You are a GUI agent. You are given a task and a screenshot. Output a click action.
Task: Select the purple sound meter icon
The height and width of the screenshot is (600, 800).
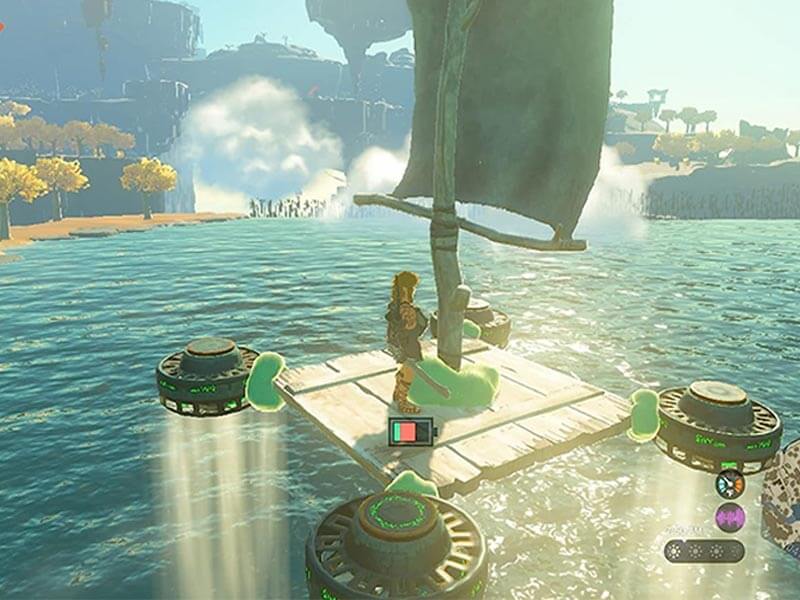pyautogui.click(x=730, y=517)
